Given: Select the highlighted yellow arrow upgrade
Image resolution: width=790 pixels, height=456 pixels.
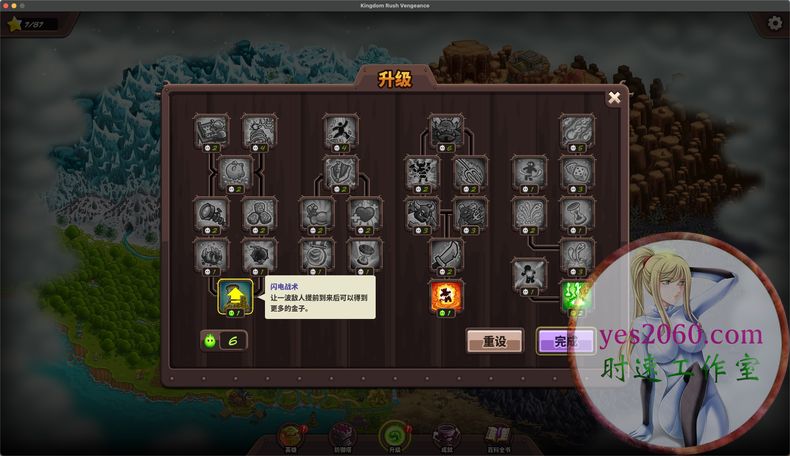Looking at the screenshot, I should [233, 295].
